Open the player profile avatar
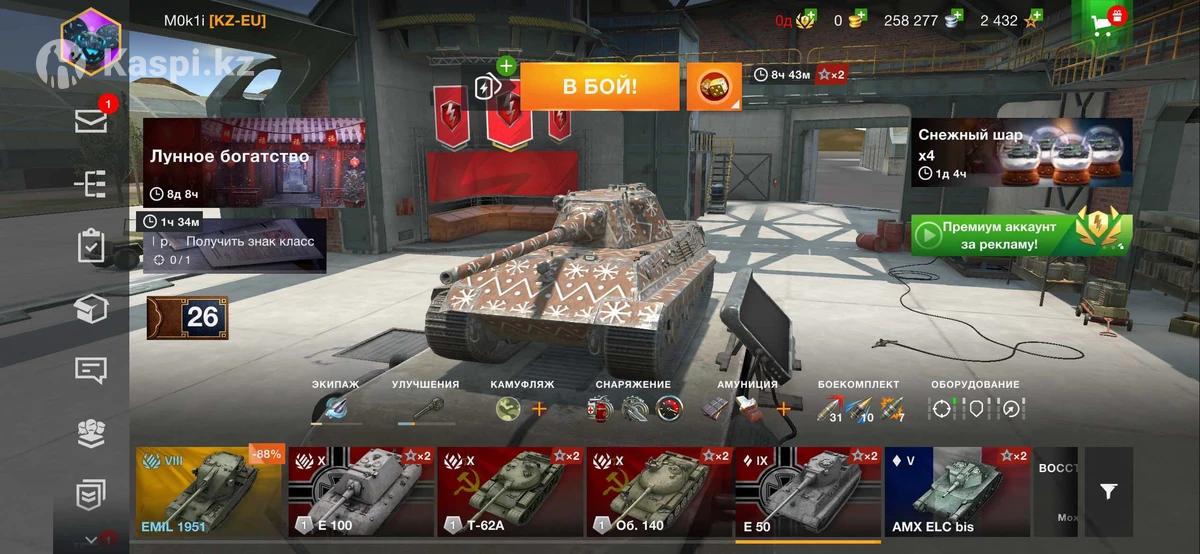This screenshot has height=554, width=1200. tap(90, 41)
